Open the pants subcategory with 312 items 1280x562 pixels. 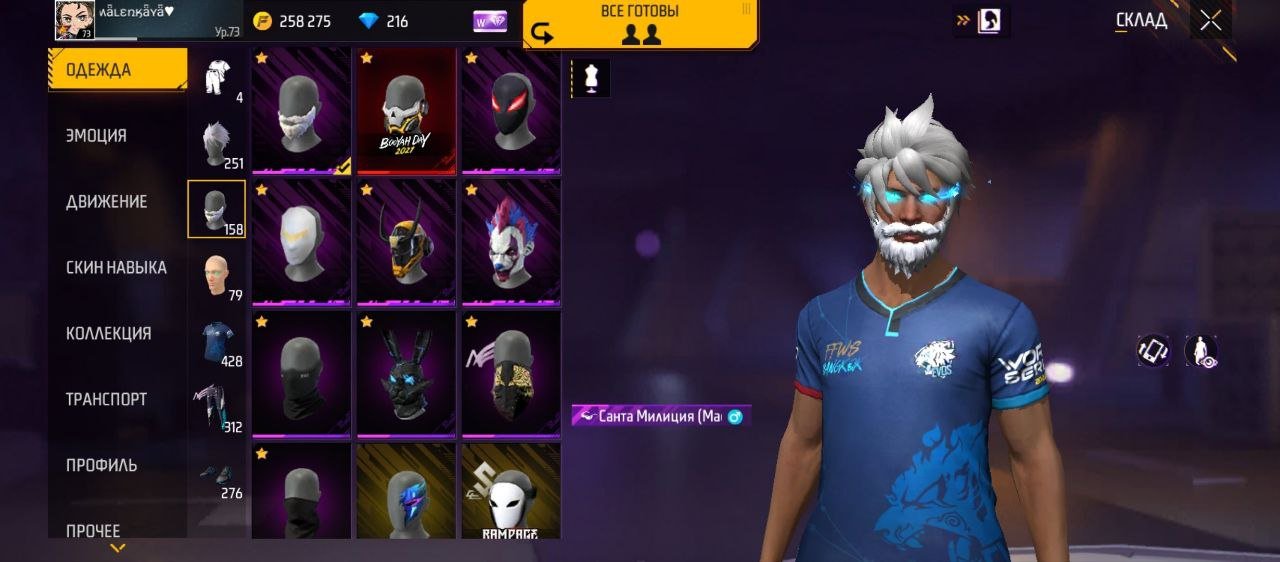click(217, 408)
